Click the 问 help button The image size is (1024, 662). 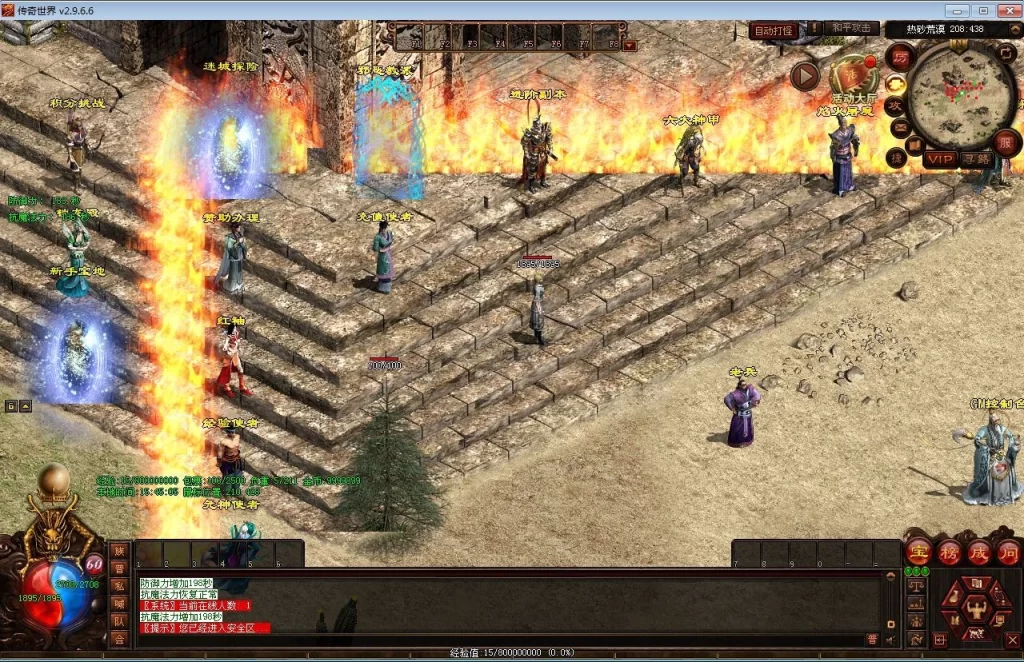[x=1008, y=552]
